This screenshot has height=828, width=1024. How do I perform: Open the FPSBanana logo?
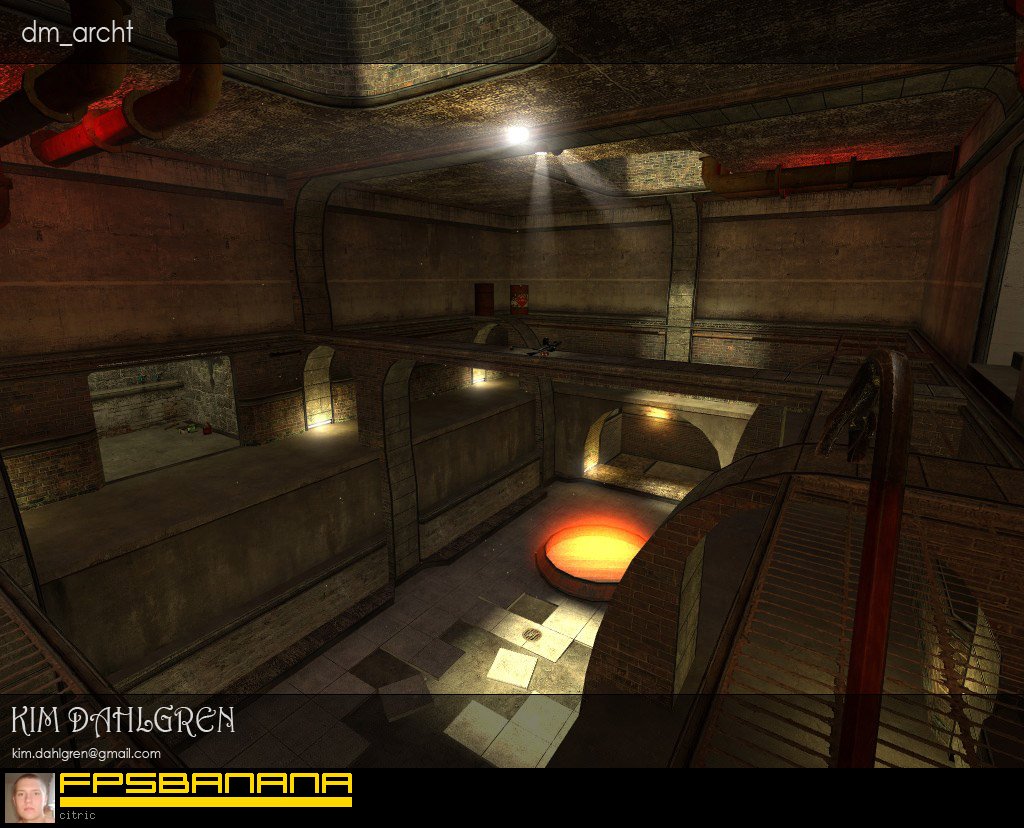(206, 788)
